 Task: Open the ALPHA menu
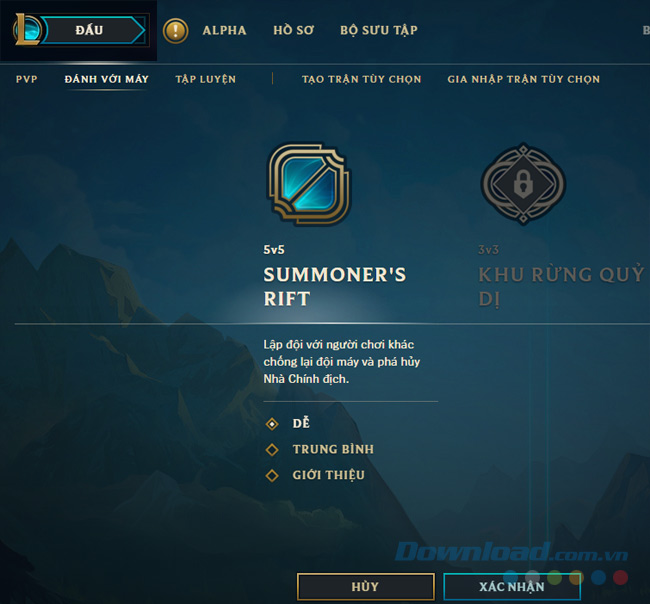pyautogui.click(x=224, y=30)
